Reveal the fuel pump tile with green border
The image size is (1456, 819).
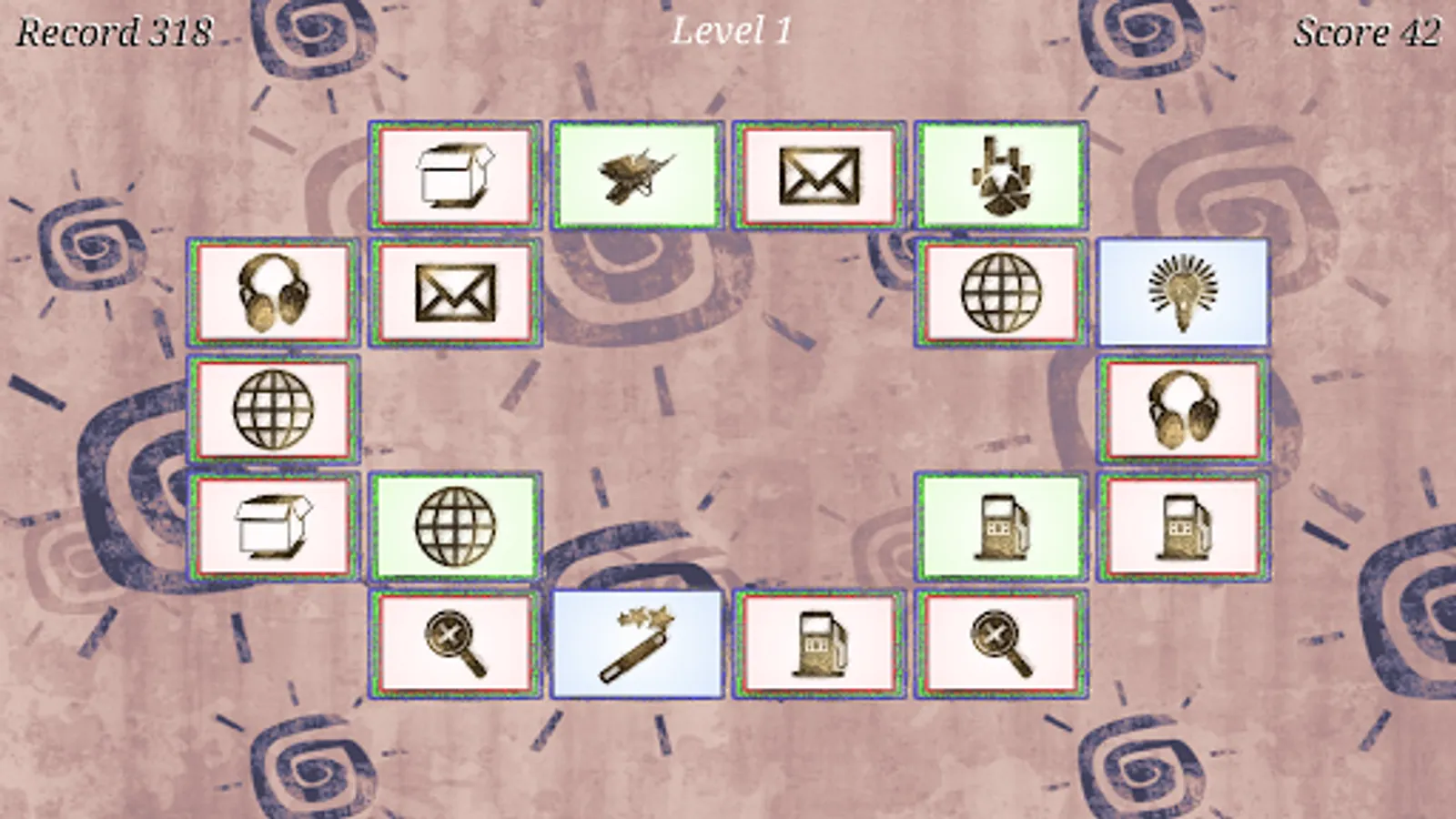1001,528
